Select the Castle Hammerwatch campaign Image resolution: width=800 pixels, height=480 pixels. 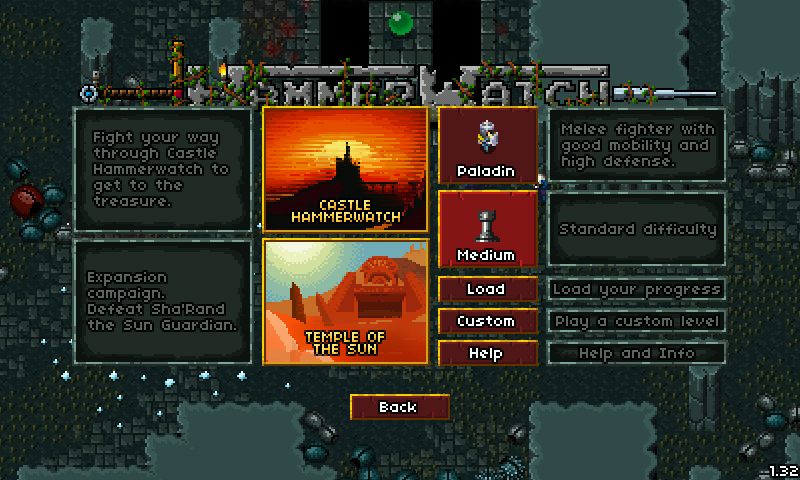pos(345,169)
